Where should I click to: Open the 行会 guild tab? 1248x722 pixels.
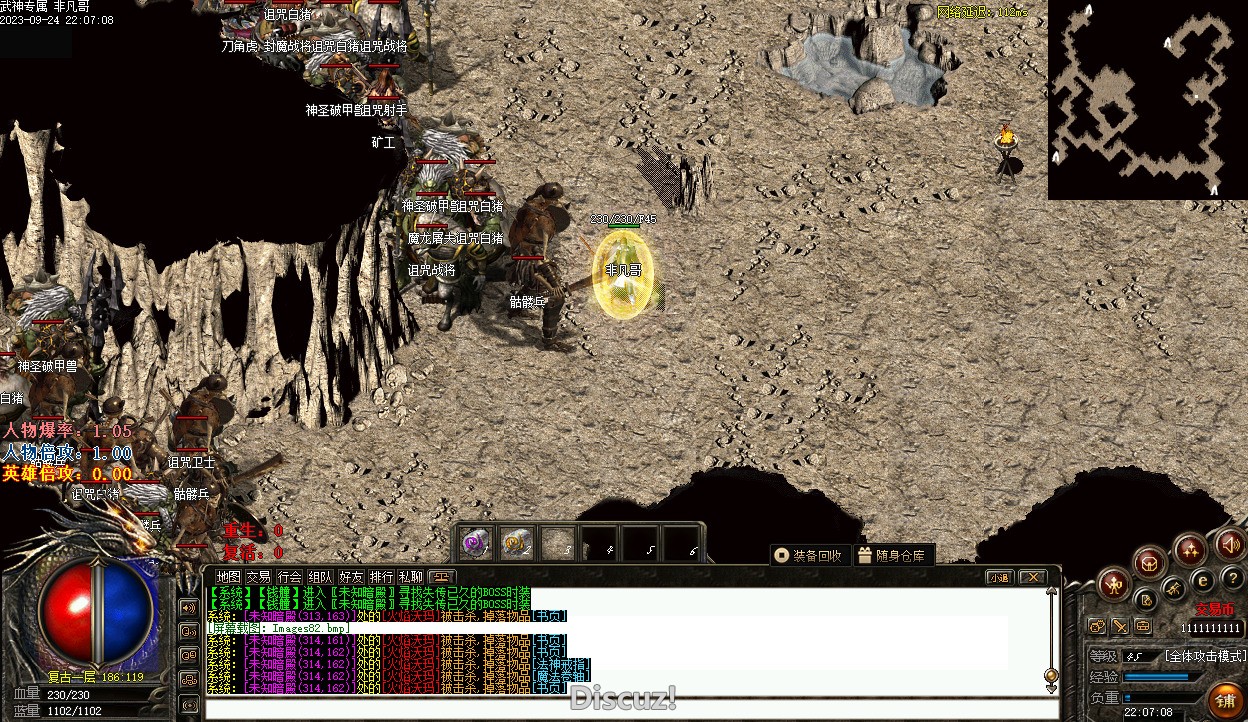(290, 577)
